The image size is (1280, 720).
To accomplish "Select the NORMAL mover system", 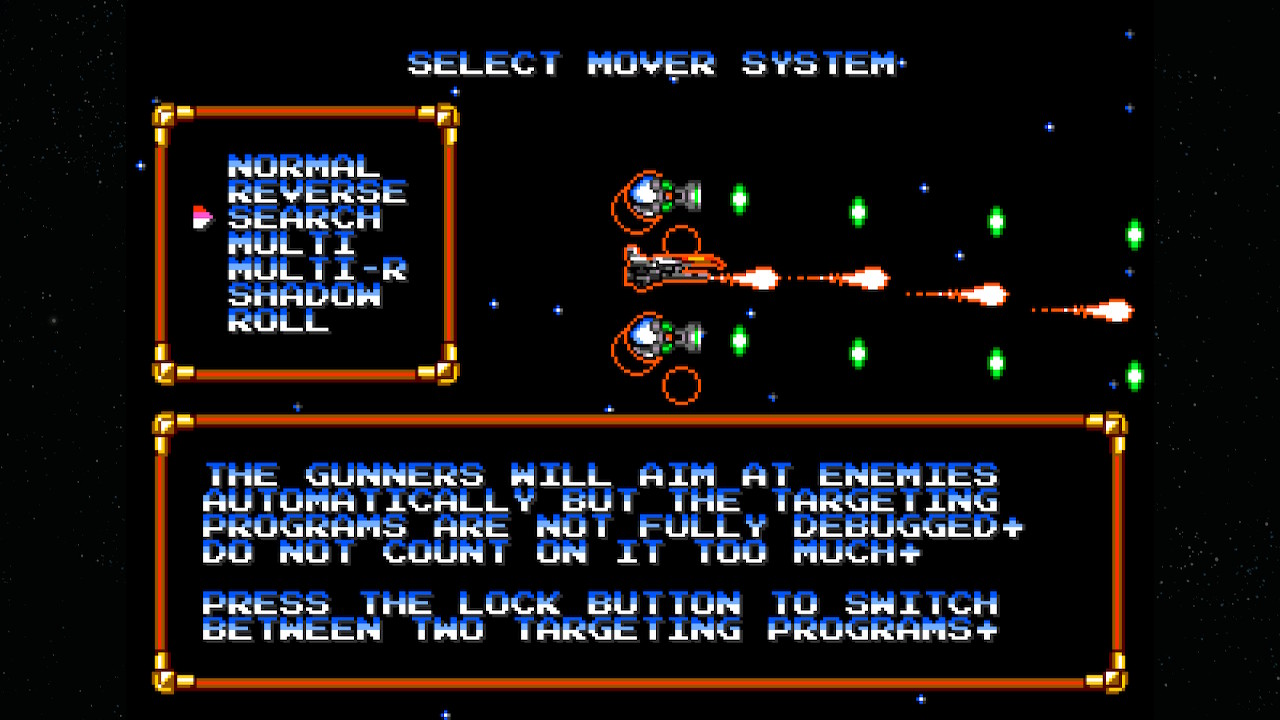I will (x=304, y=167).
